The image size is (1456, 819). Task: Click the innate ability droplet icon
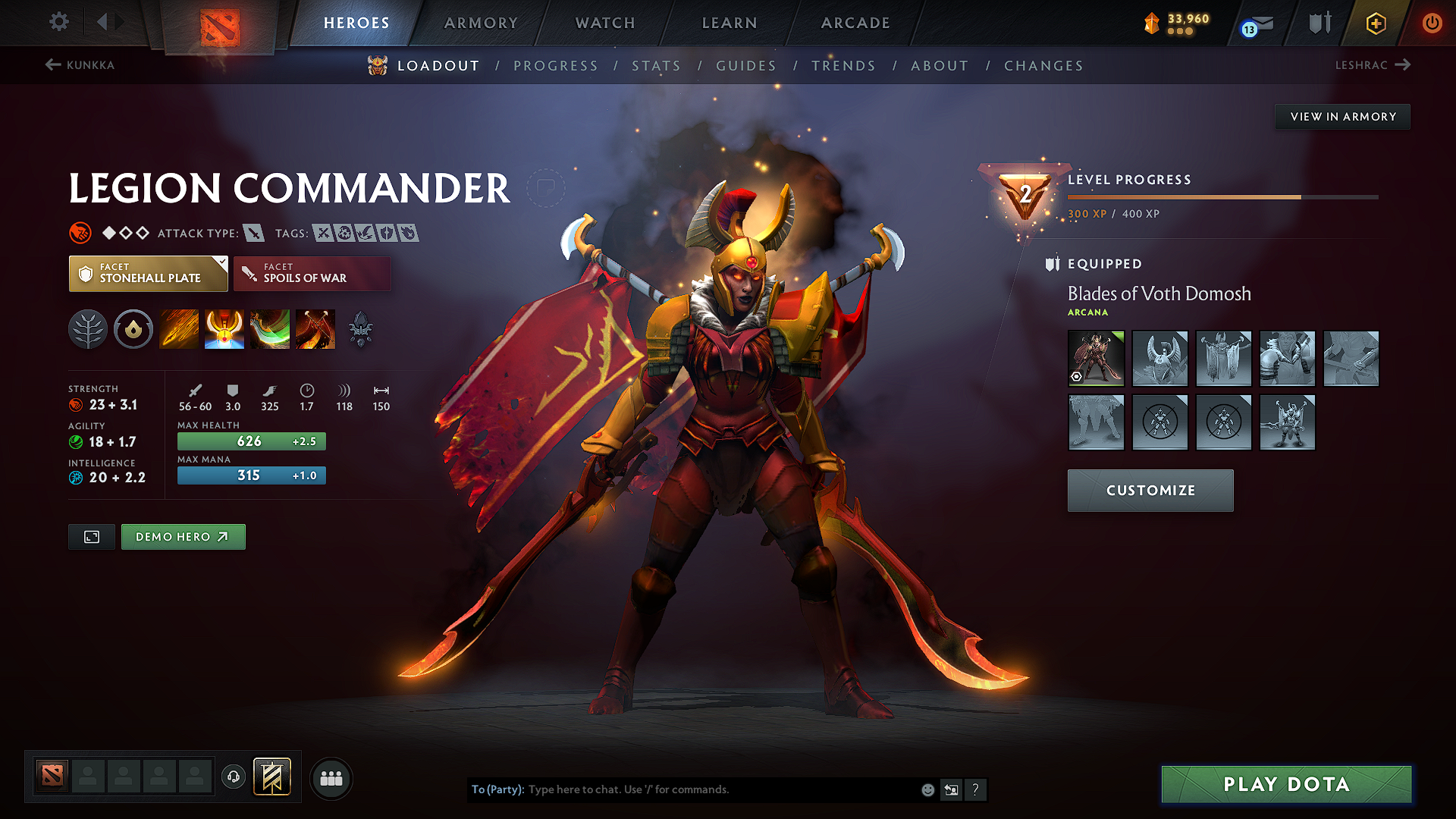[x=133, y=328]
